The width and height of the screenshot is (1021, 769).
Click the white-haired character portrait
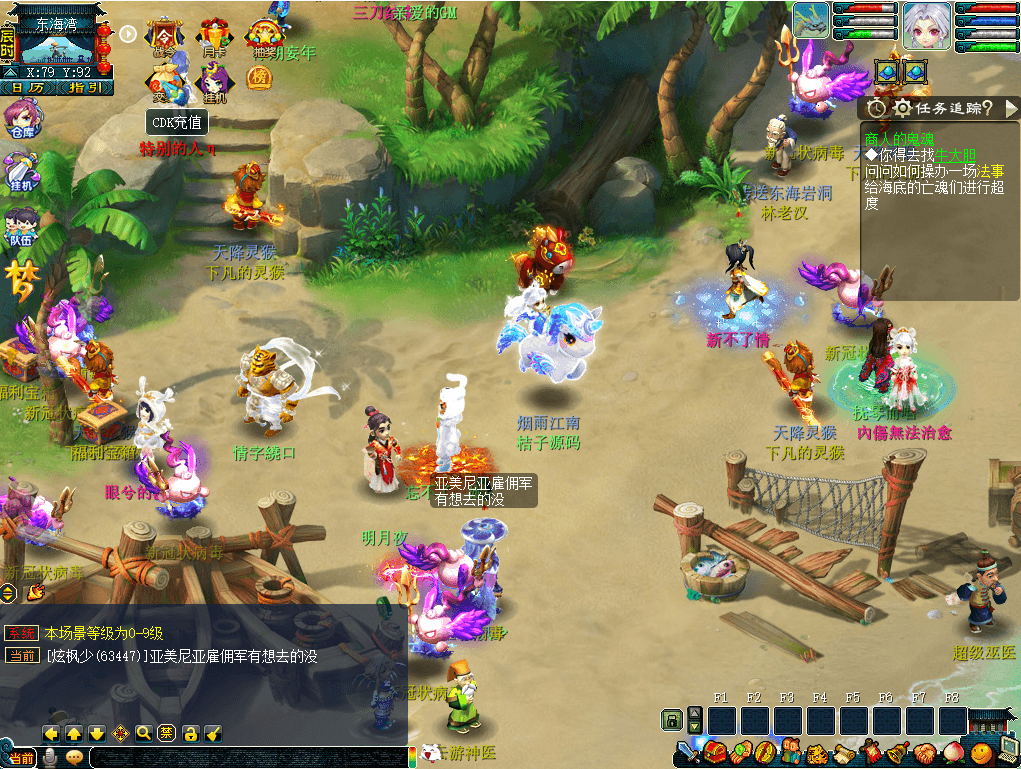[x=926, y=26]
